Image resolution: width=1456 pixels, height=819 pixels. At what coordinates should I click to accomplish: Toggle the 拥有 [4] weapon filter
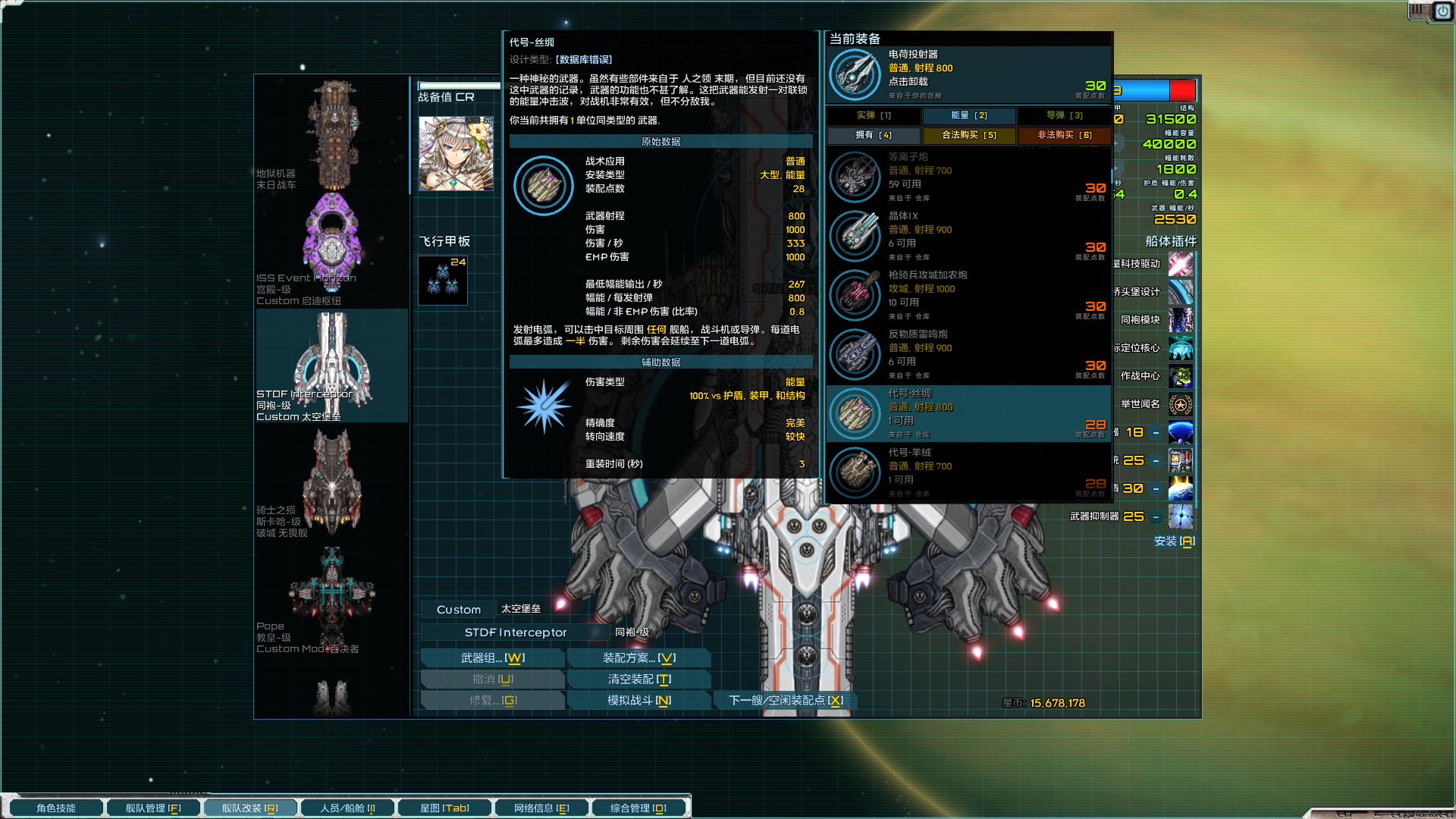[x=872, y=136]
